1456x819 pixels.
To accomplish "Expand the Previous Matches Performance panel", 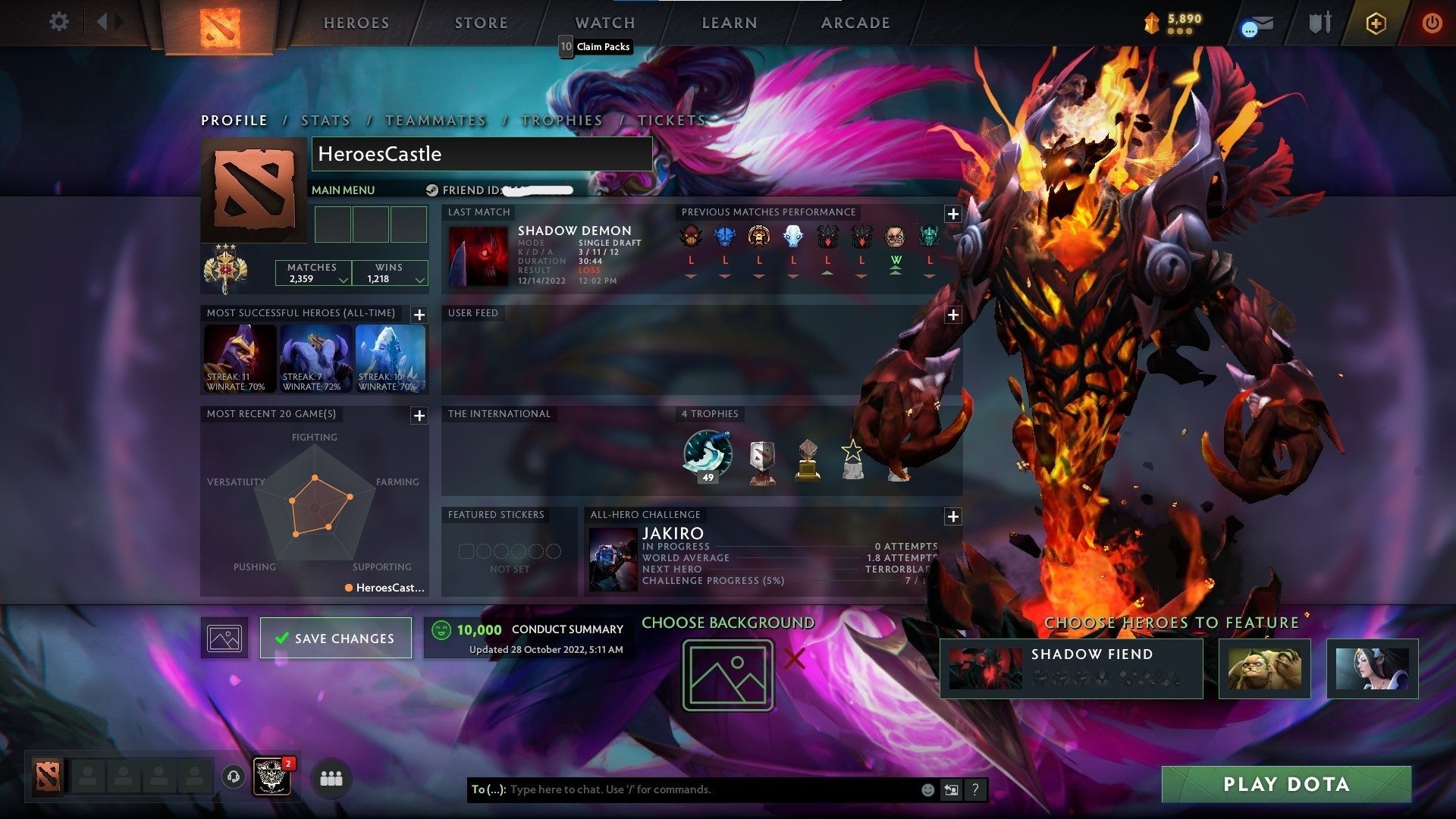I will [x=952, y=215].
